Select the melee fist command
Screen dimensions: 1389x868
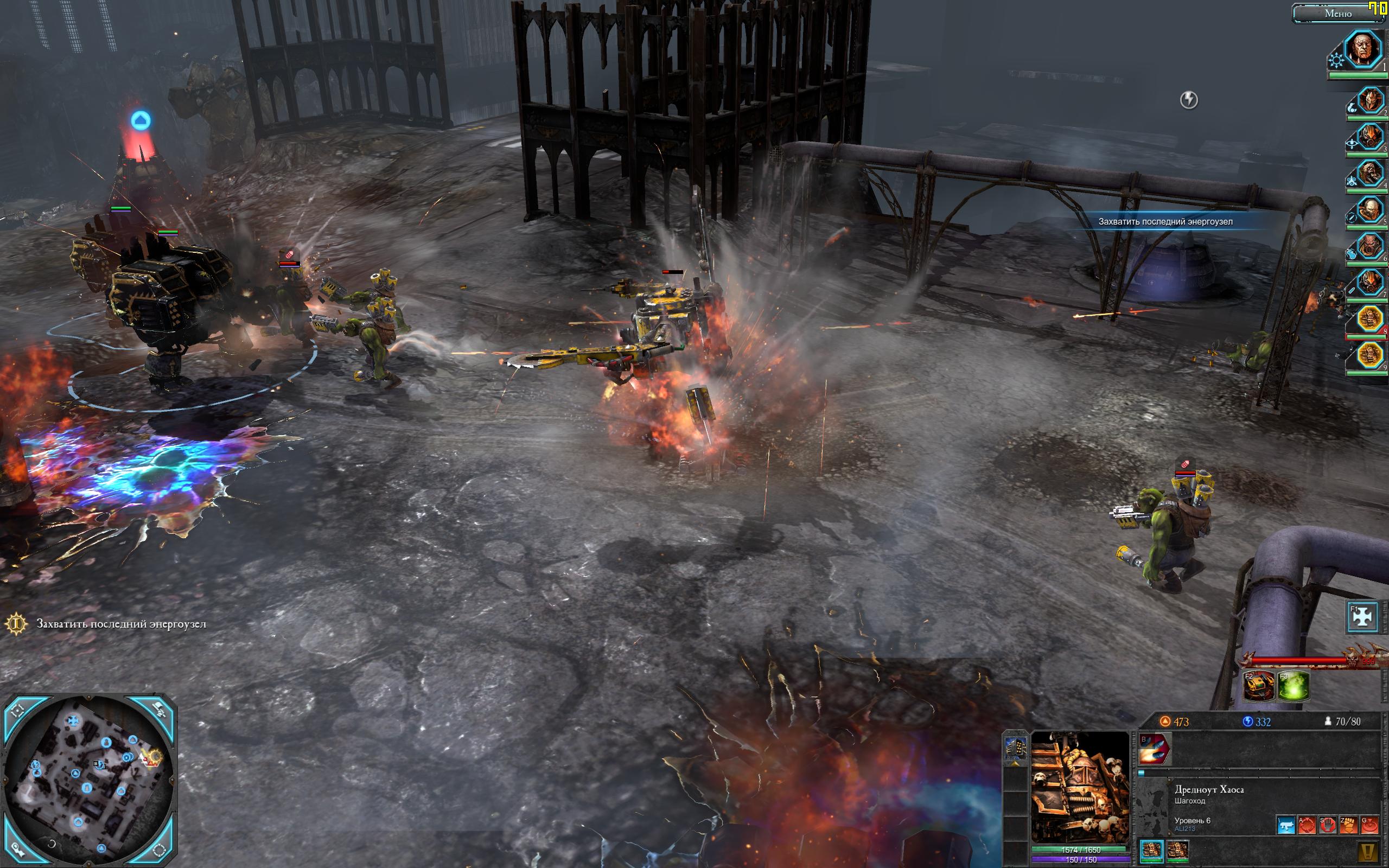pos(1348,826)
